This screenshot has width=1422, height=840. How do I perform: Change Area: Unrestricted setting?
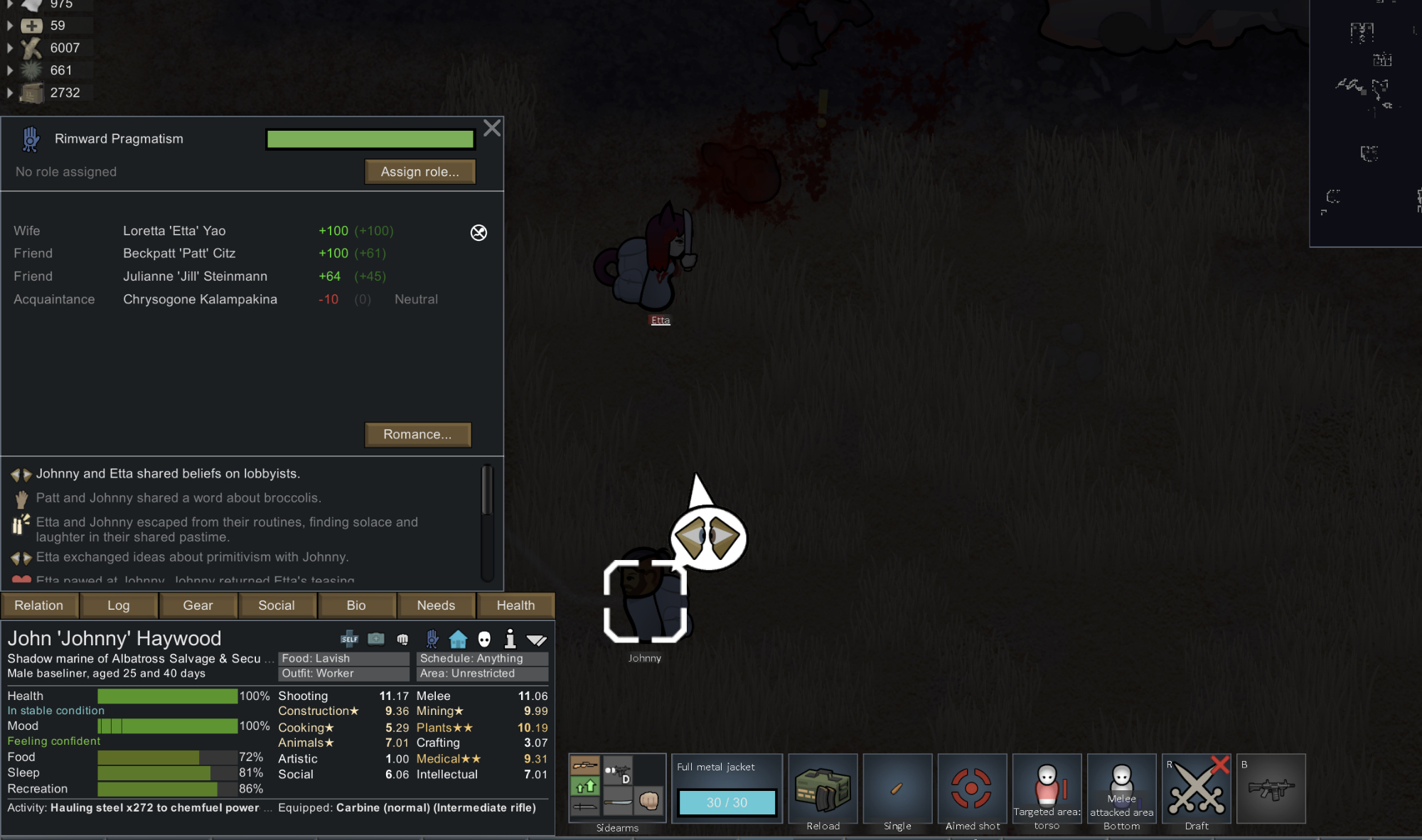click(482, 674)
